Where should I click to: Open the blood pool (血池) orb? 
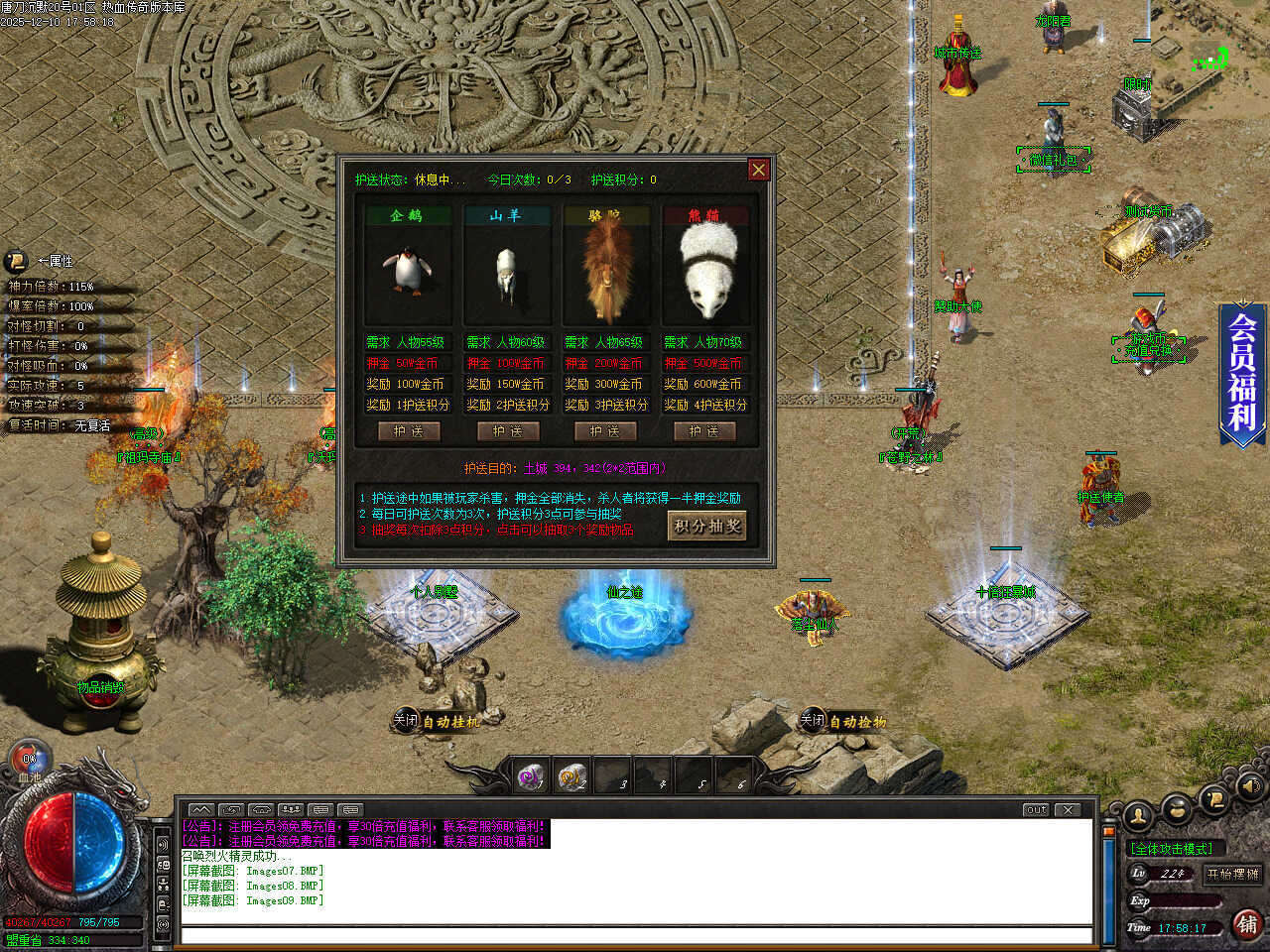click(x=30, y=762)
